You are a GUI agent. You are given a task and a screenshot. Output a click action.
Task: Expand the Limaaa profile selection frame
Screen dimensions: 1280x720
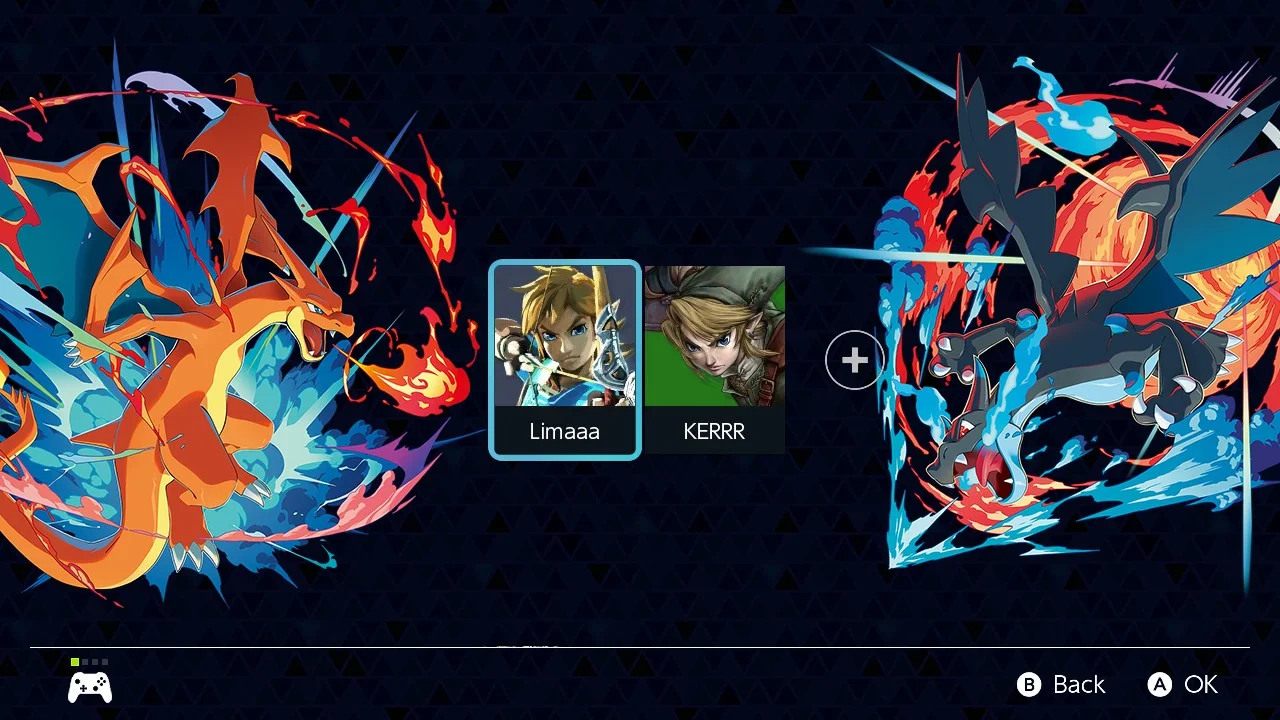point(565,360)
